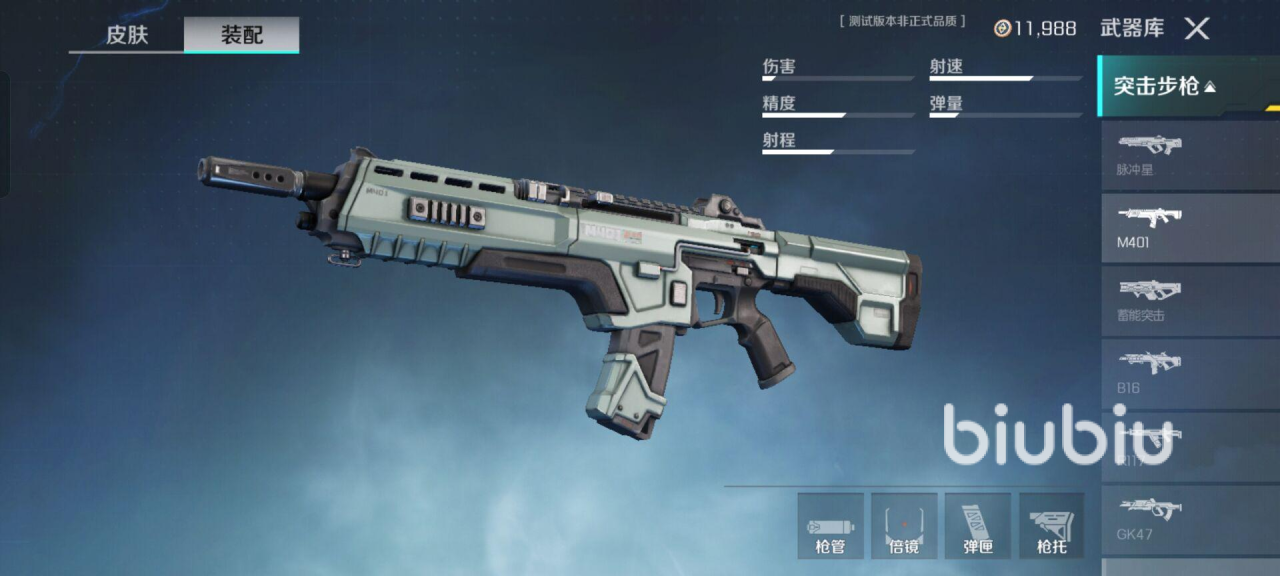Open the 倍镜 scope attachment slot
The image size is (1280, 576).
point(904,525)
